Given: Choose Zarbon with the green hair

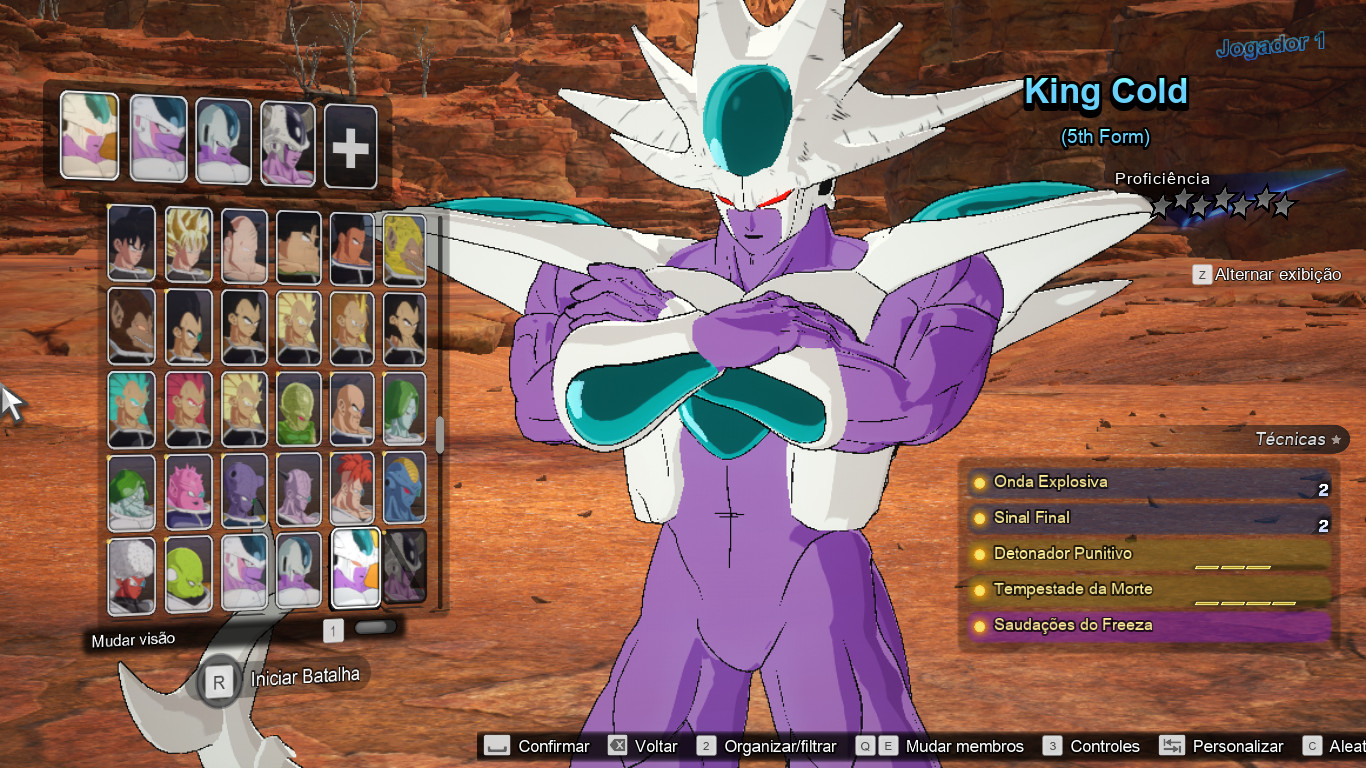Looking at the screenshot, I should [x=404, y=408].
